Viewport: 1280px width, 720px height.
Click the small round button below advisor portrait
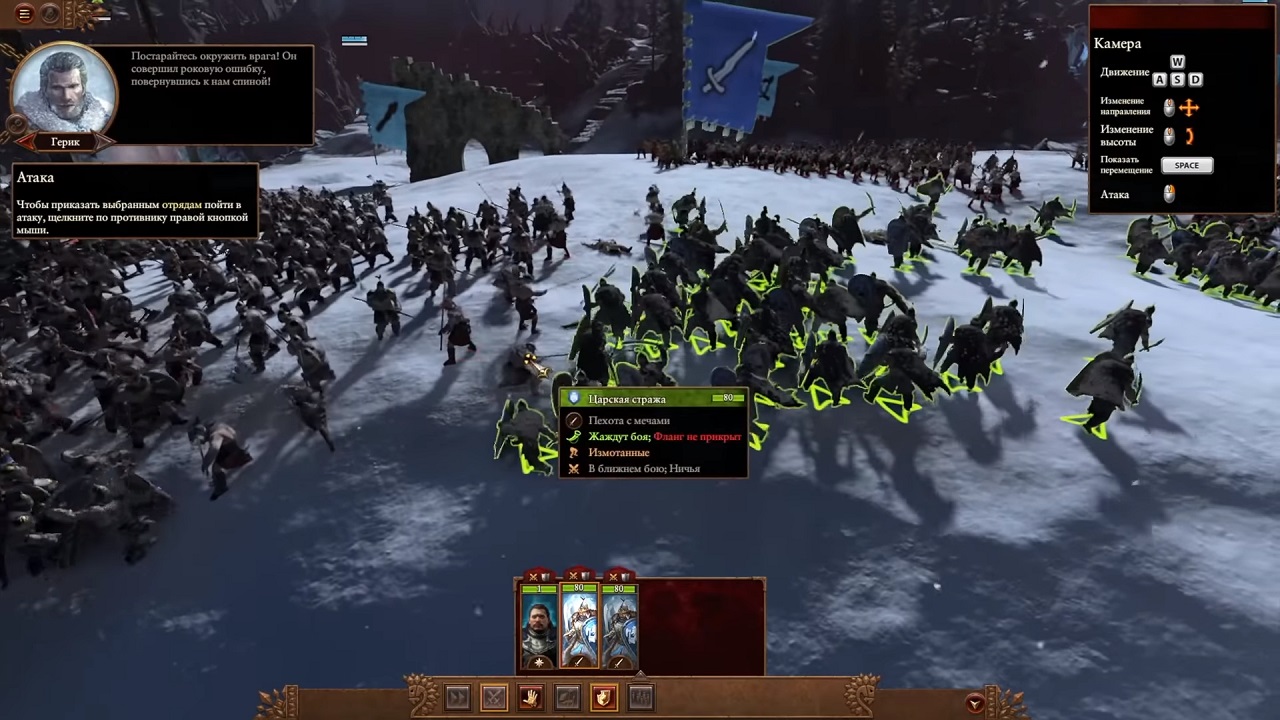[x=16, y=124]
